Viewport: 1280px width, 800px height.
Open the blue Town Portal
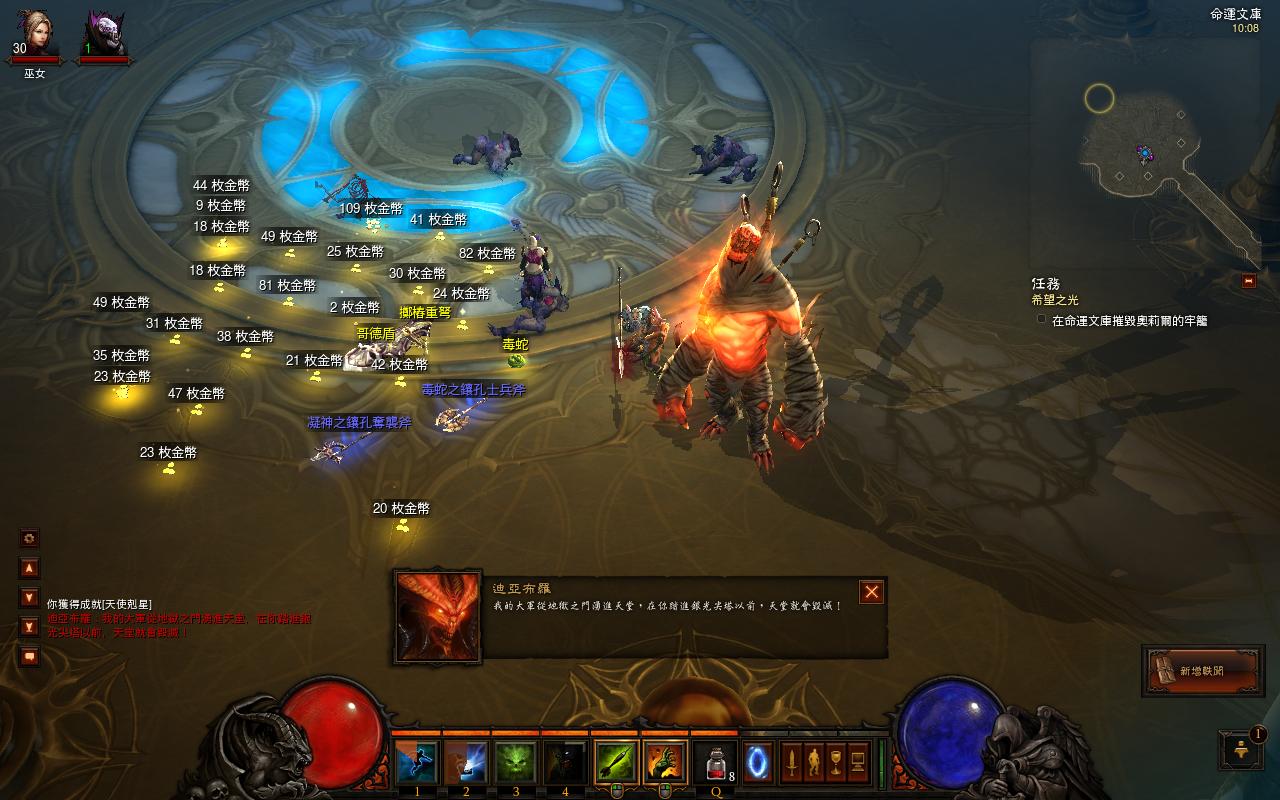pyautogui.click(x=757, y=763)
